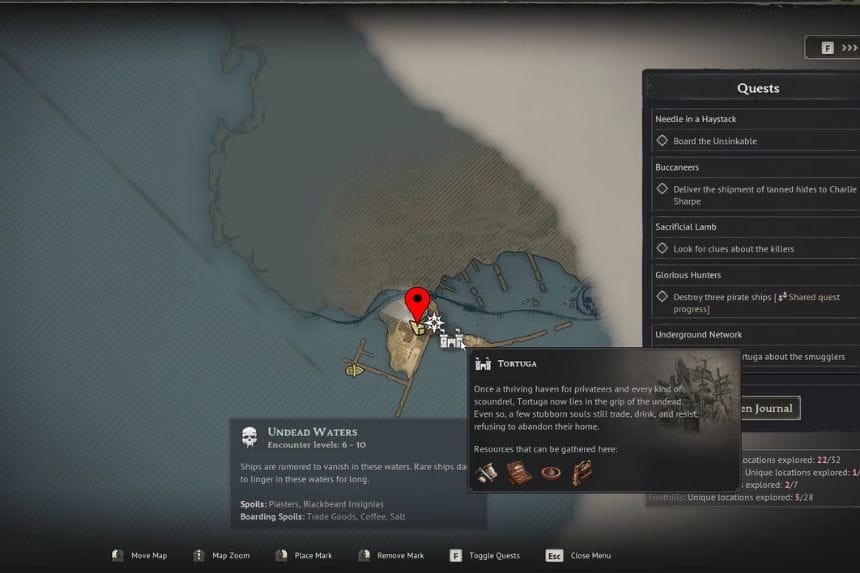Click the white compass star marker

pyautogui.click(x=434, y=323)
